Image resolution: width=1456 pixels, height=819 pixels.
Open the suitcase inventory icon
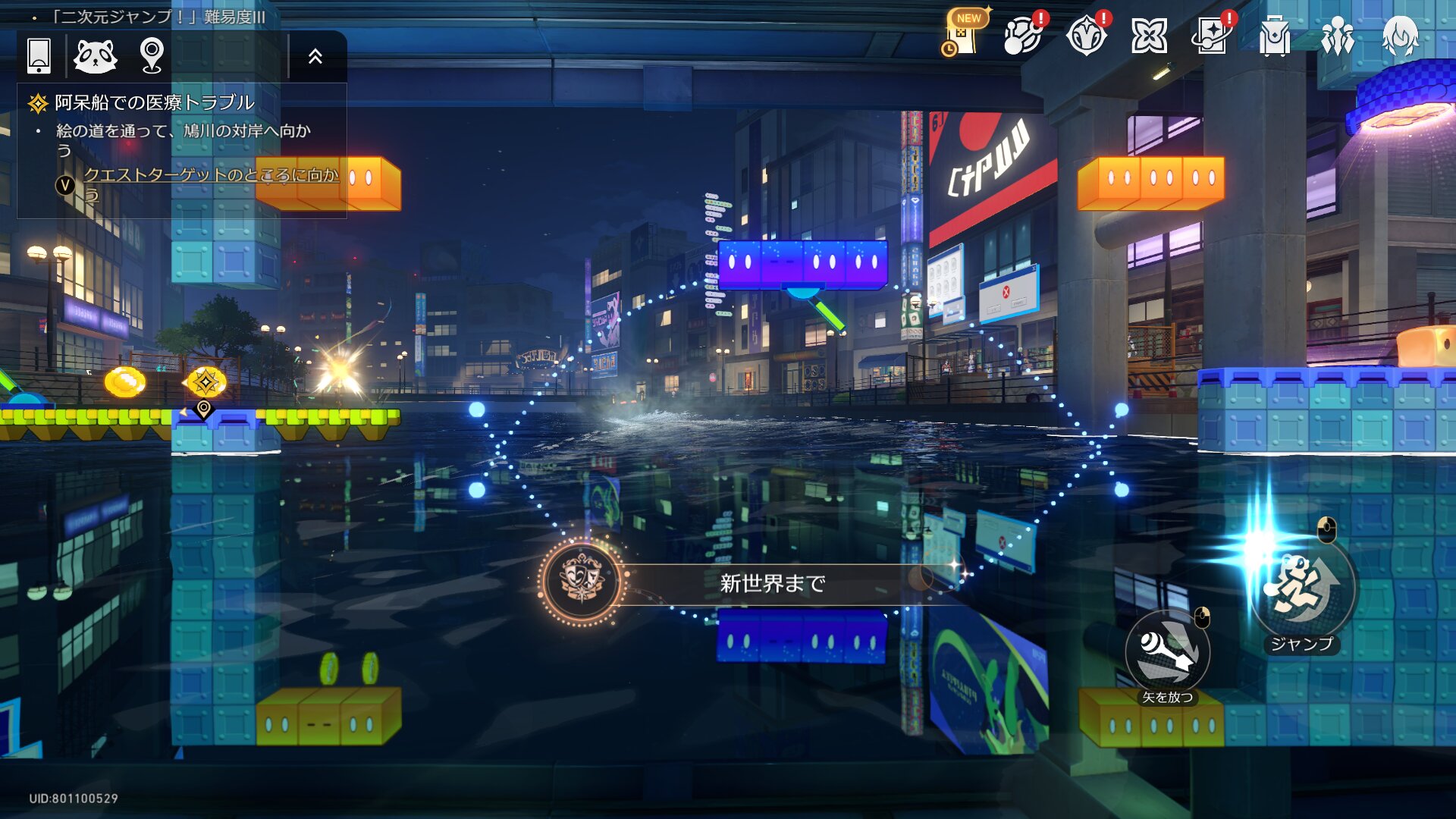click(1274, 36)
